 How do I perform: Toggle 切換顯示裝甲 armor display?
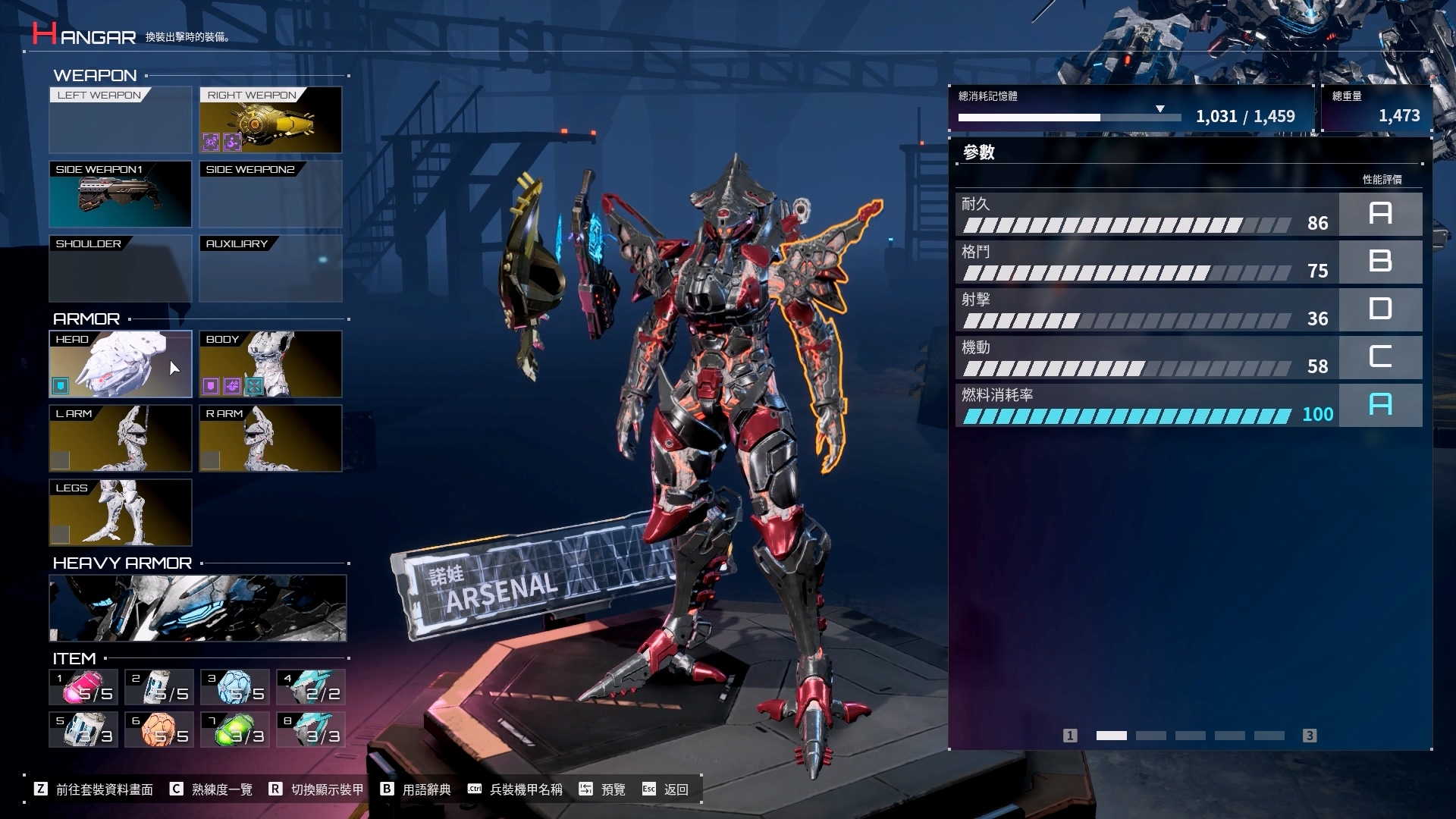[326, 789]
